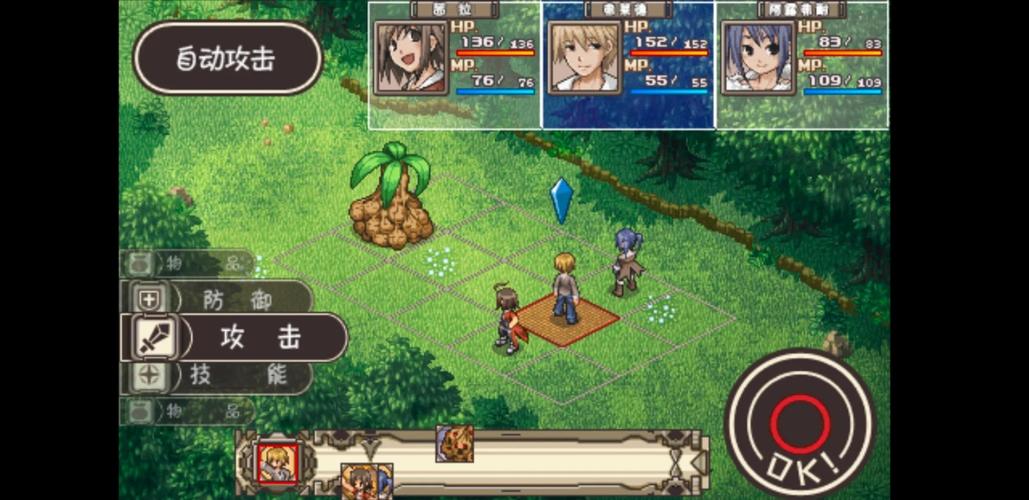Image resolution: width=1029 pixels, height=500 pixels.
Task: Click the monster portrait on turn-order bar
Action: [x=454, y=443]
